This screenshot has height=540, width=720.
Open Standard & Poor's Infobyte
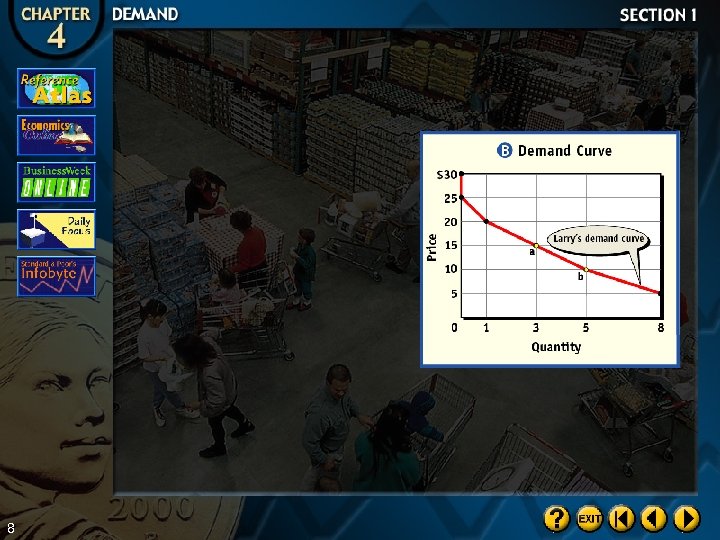[x=56, y=276]
